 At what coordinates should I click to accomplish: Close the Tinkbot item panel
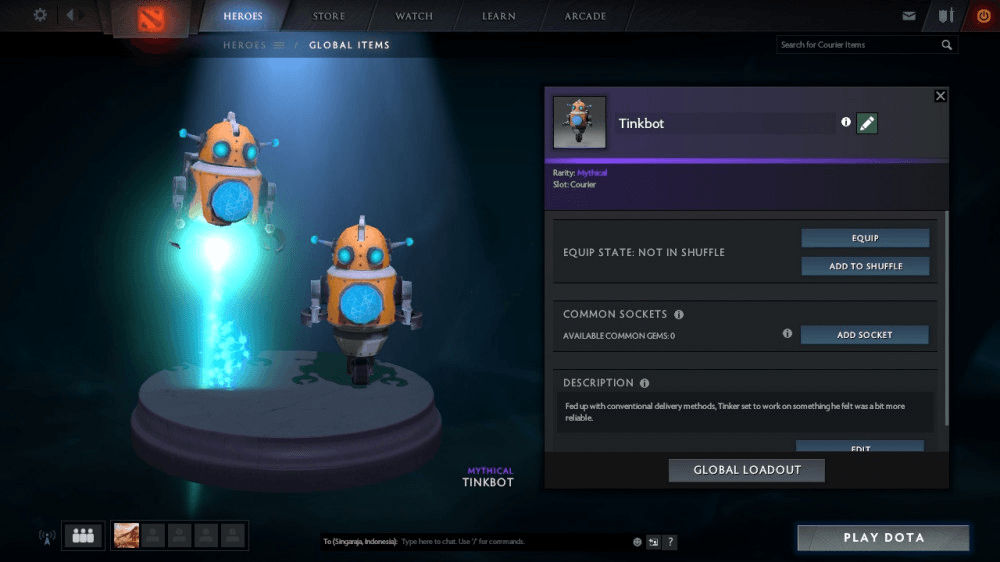coord(940,96)
